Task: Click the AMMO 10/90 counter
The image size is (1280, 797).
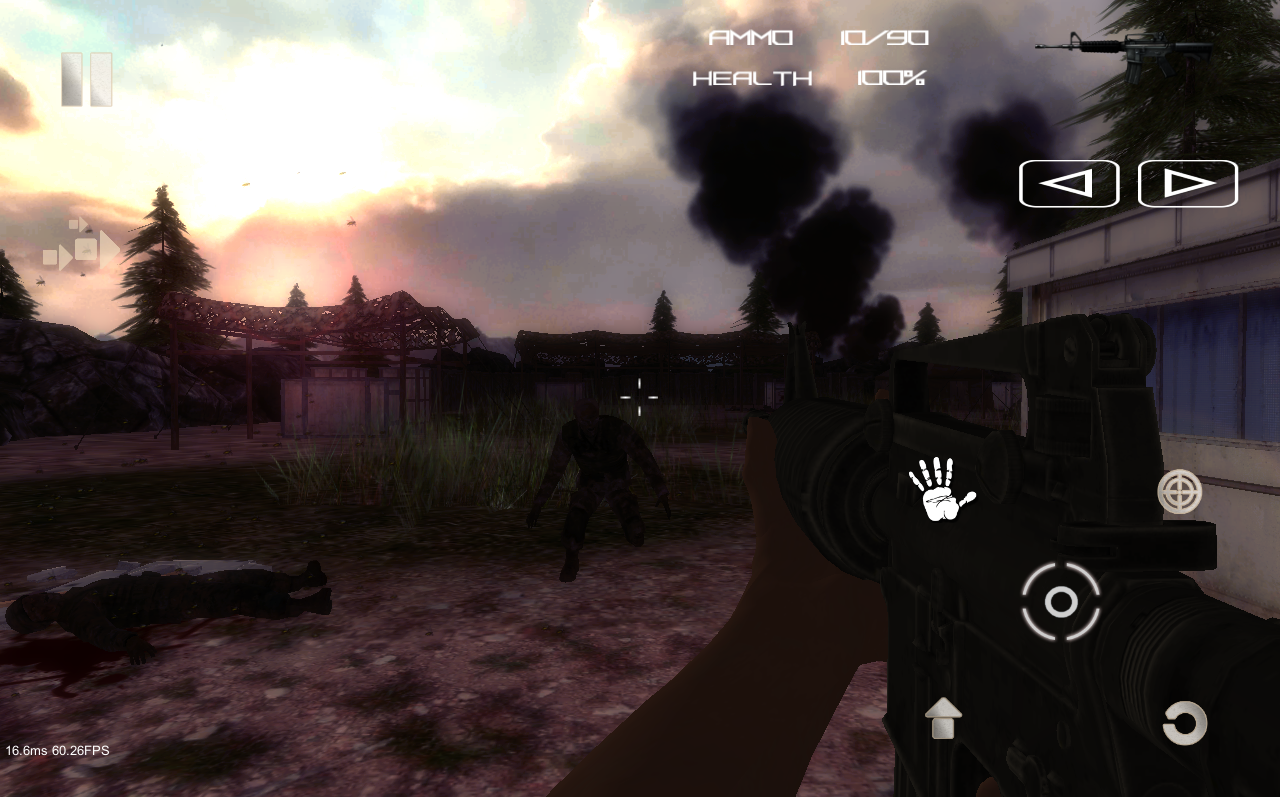Action: coord(817,37)
